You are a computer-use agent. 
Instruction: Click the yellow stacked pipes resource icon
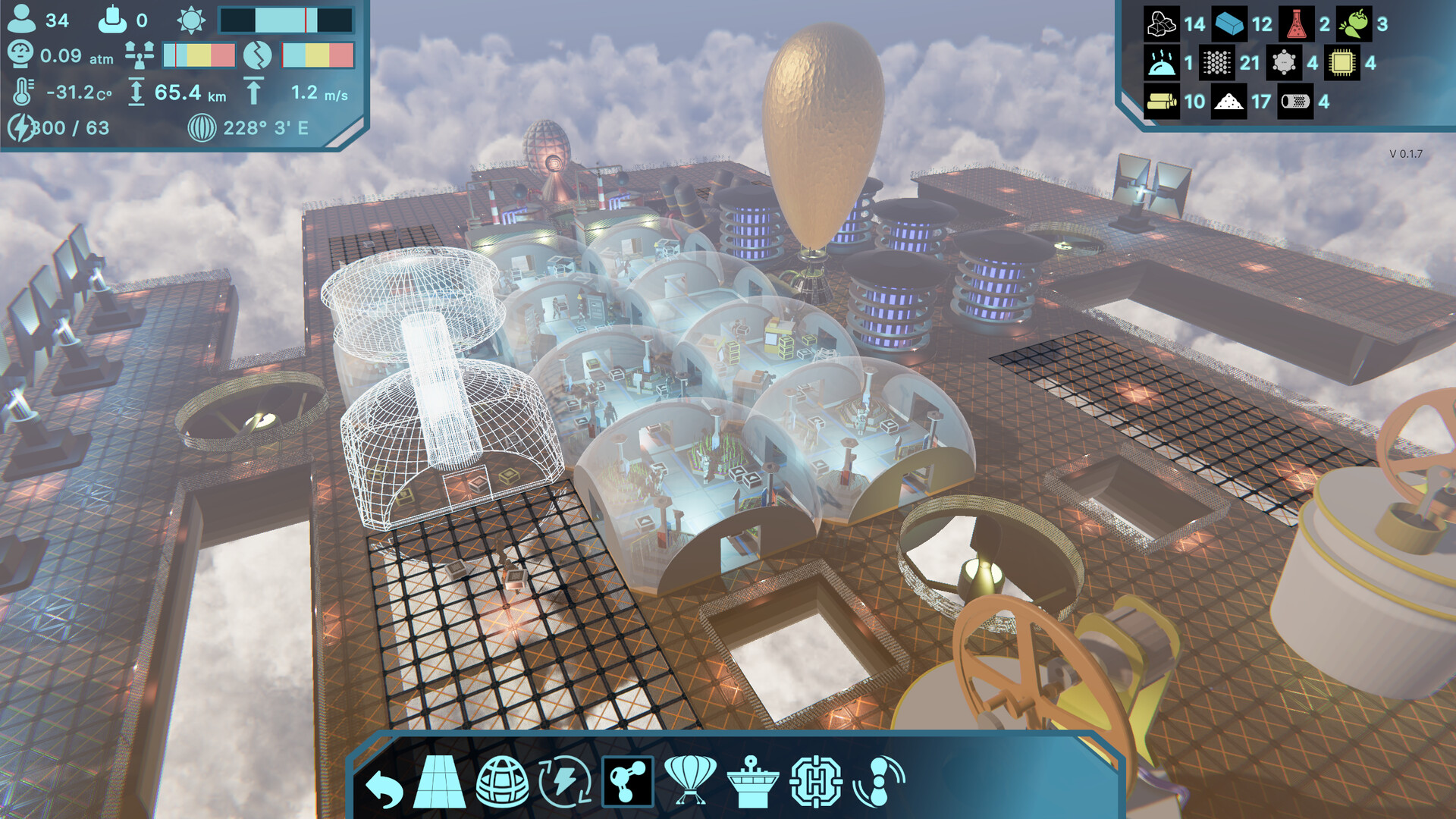tap(1161, 102)
